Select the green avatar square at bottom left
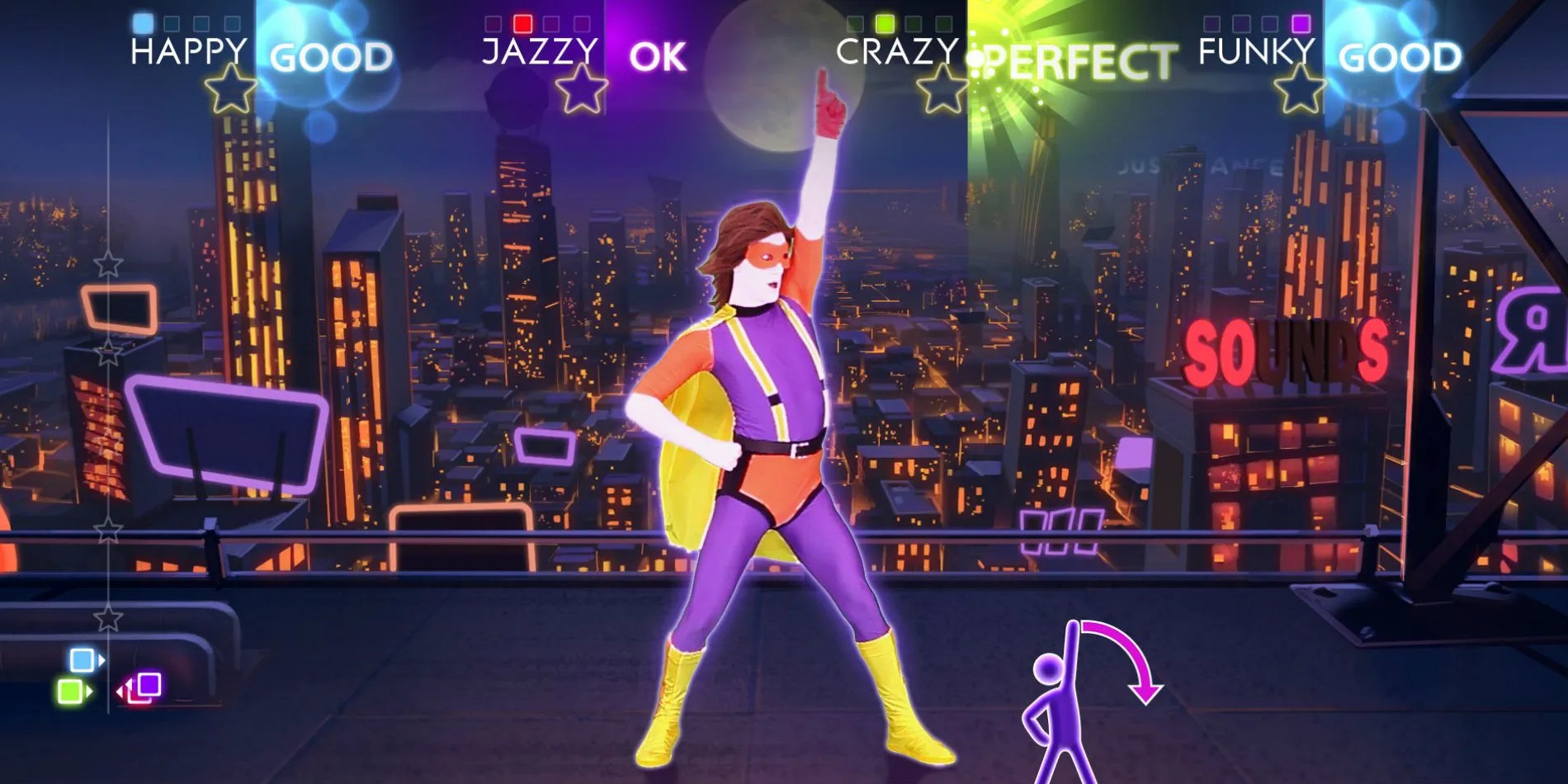The image size is (1568, 784). 69,691
